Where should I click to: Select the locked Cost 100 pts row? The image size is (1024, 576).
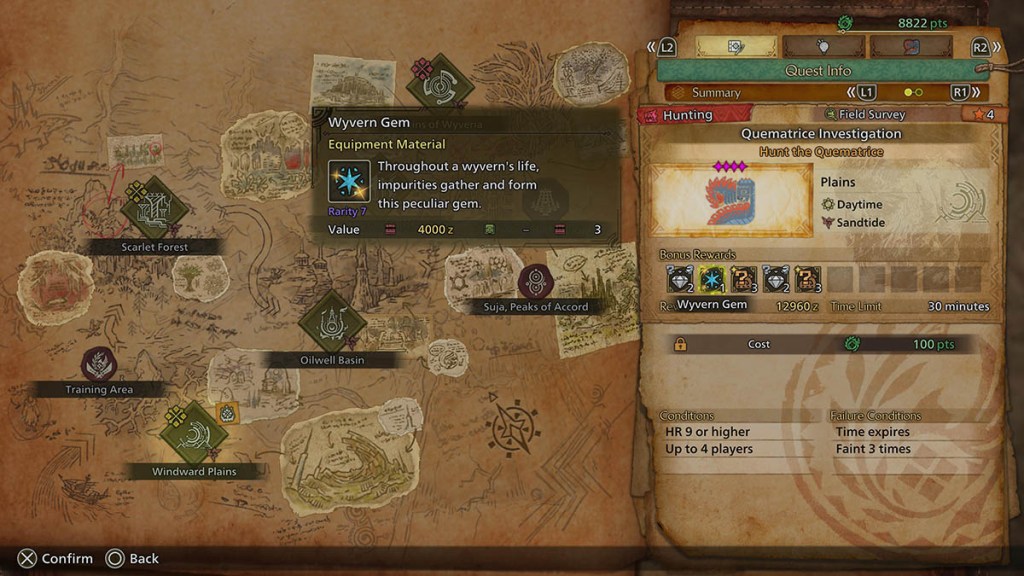click(820, 344)
